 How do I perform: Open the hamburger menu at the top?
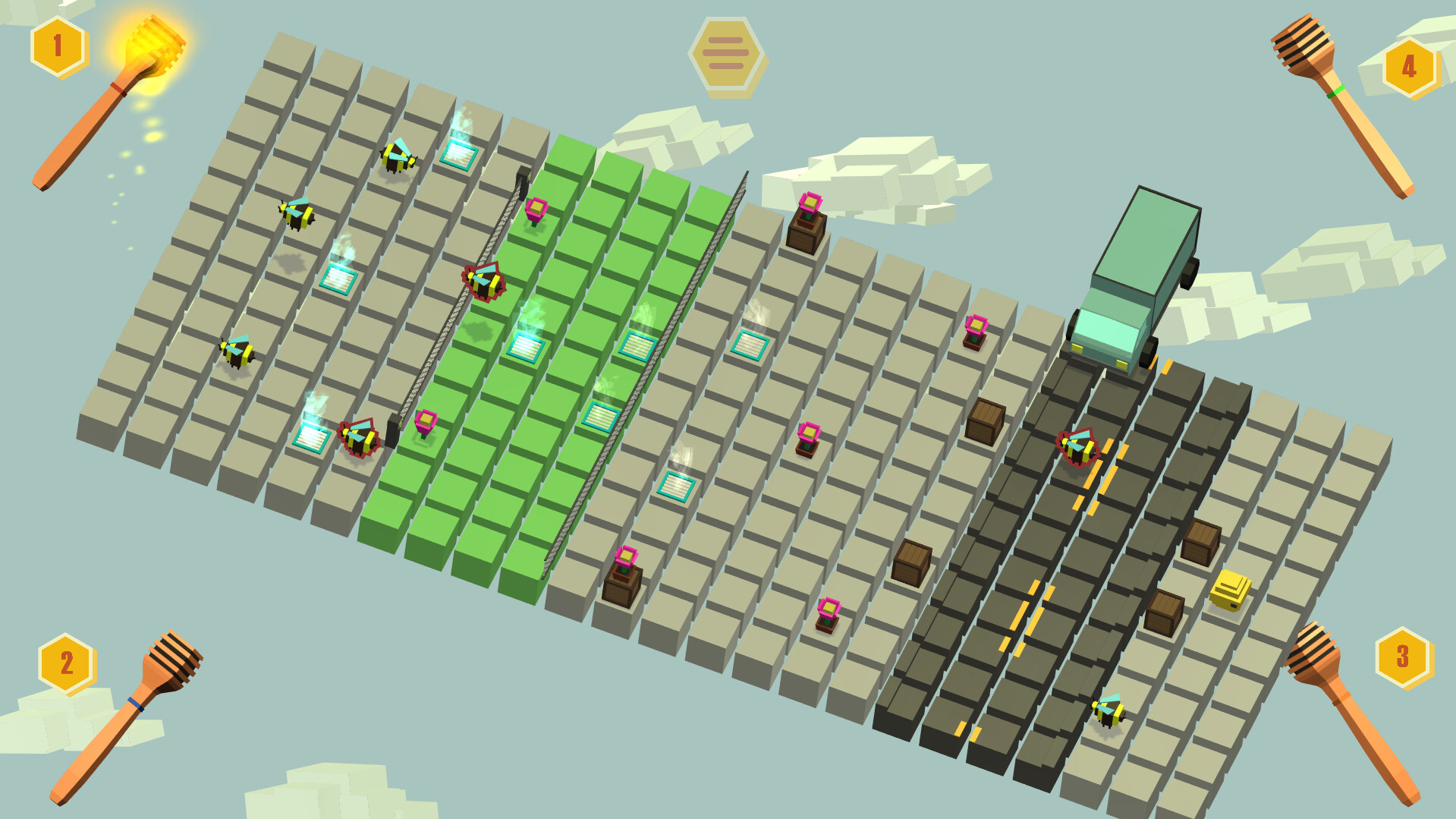pos(727,53)
